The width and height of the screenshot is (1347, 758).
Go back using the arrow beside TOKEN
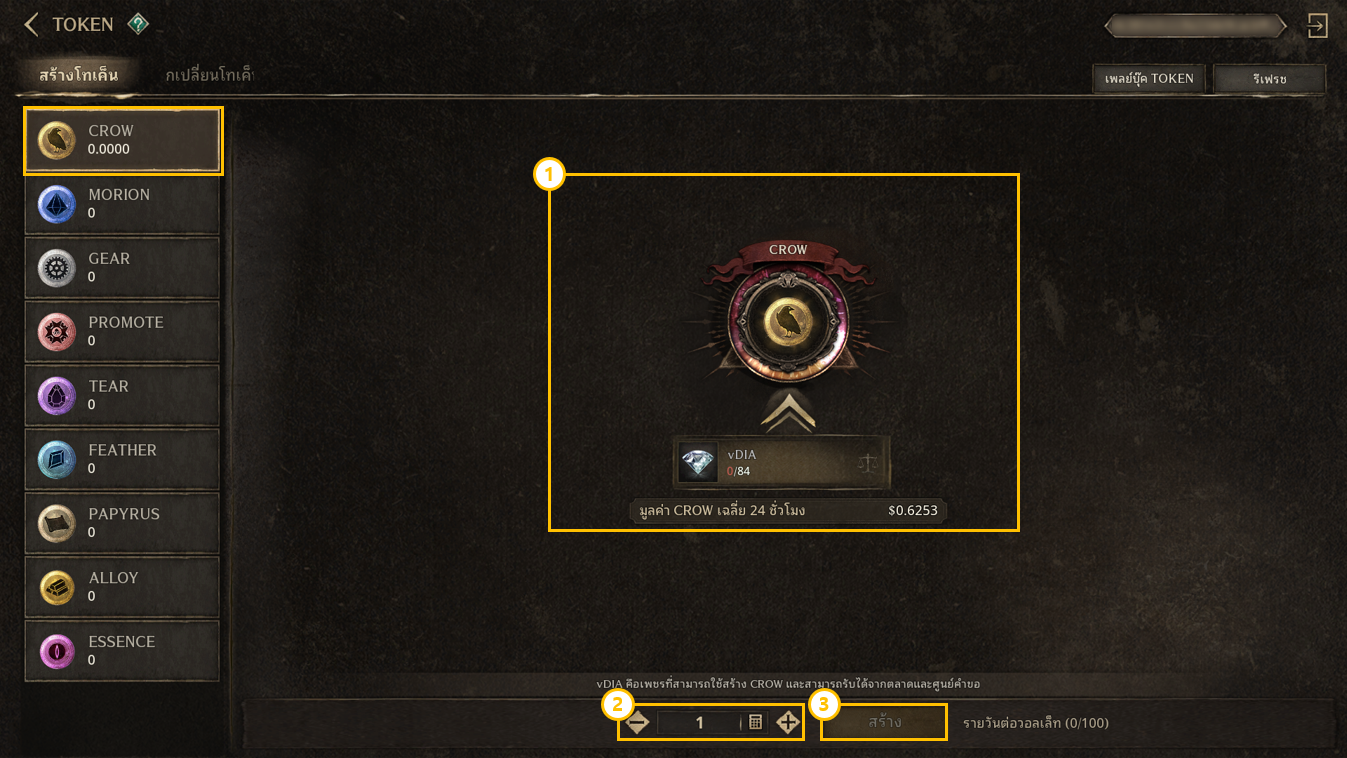31,24
